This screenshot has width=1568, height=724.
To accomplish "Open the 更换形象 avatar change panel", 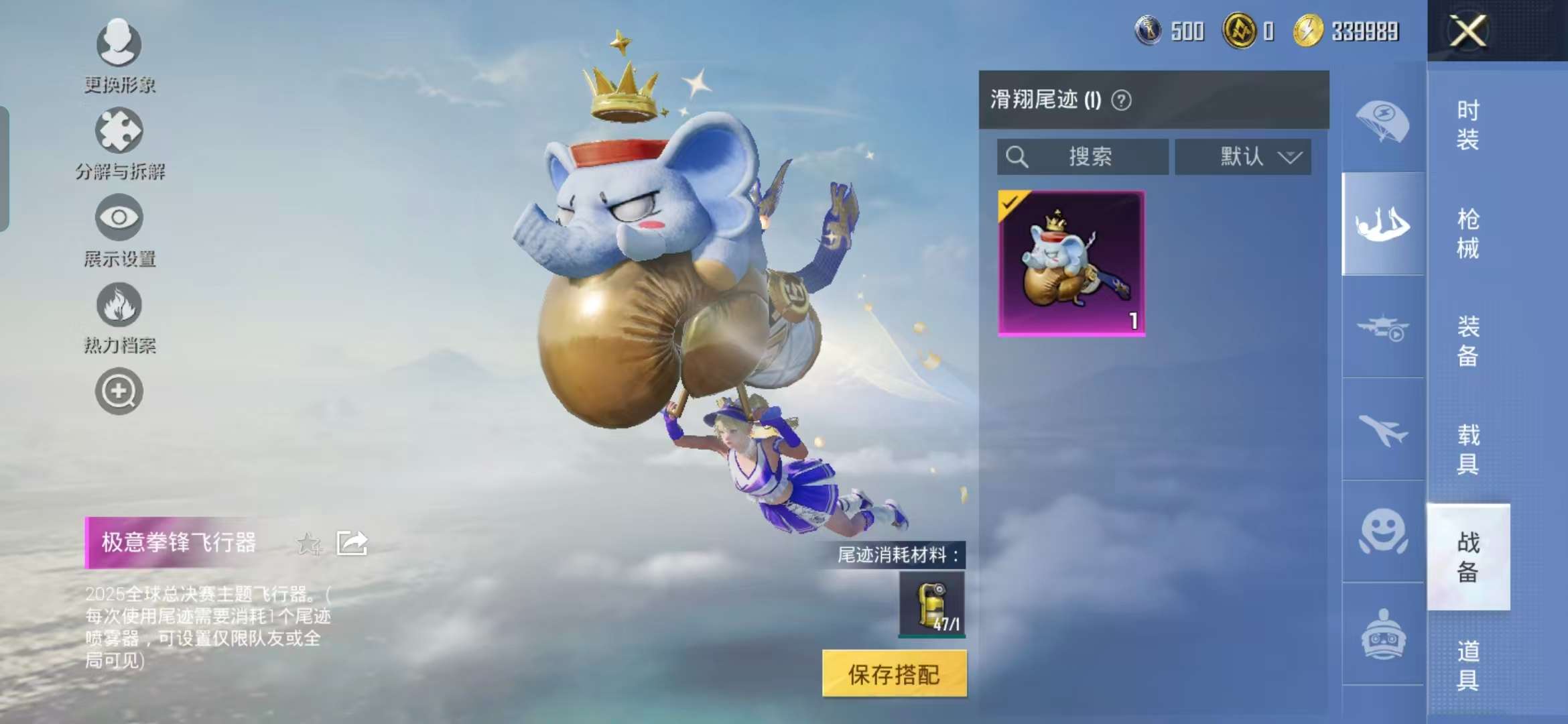I will 118,54.
